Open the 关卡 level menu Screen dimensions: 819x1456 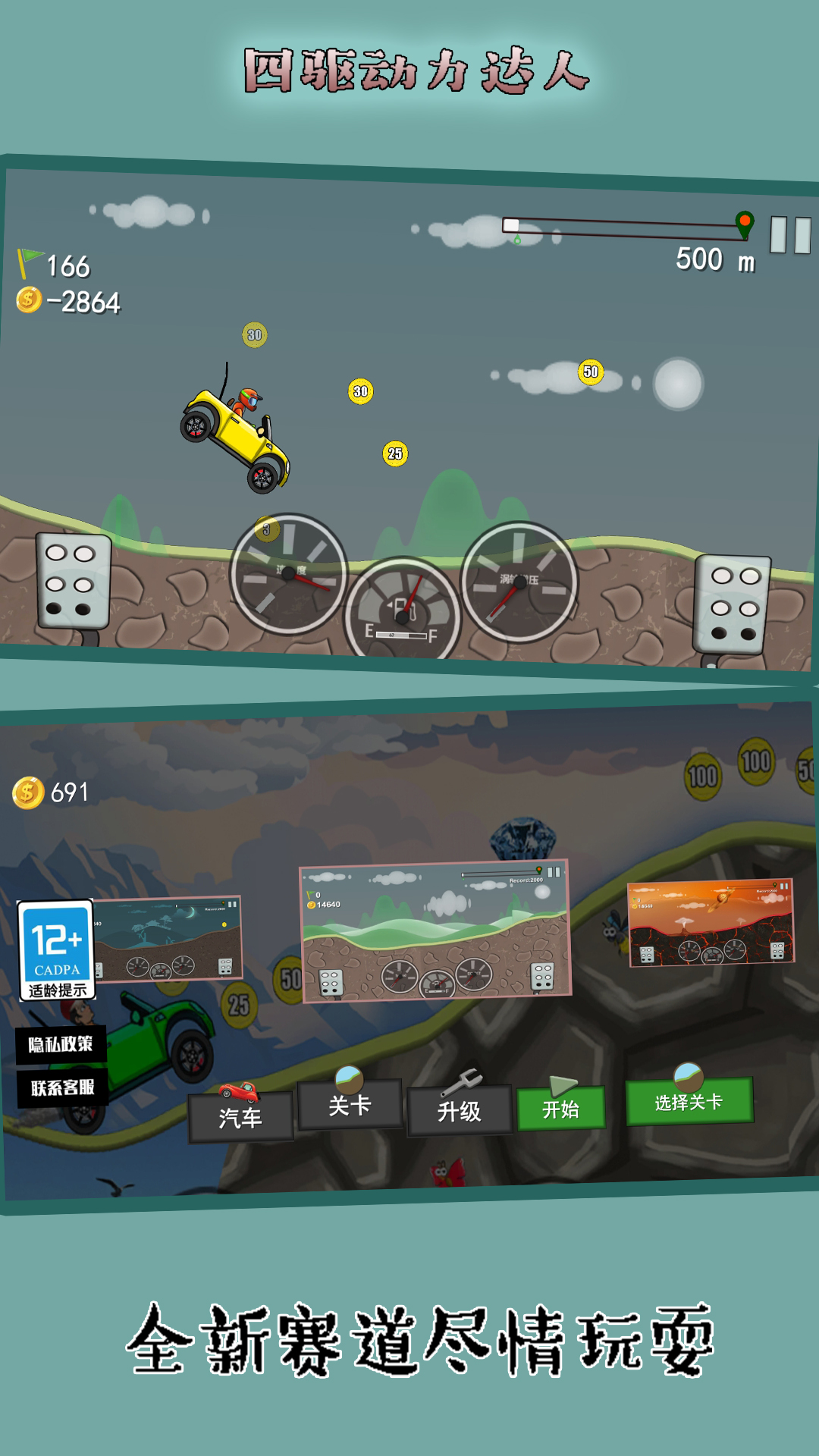350,1105
